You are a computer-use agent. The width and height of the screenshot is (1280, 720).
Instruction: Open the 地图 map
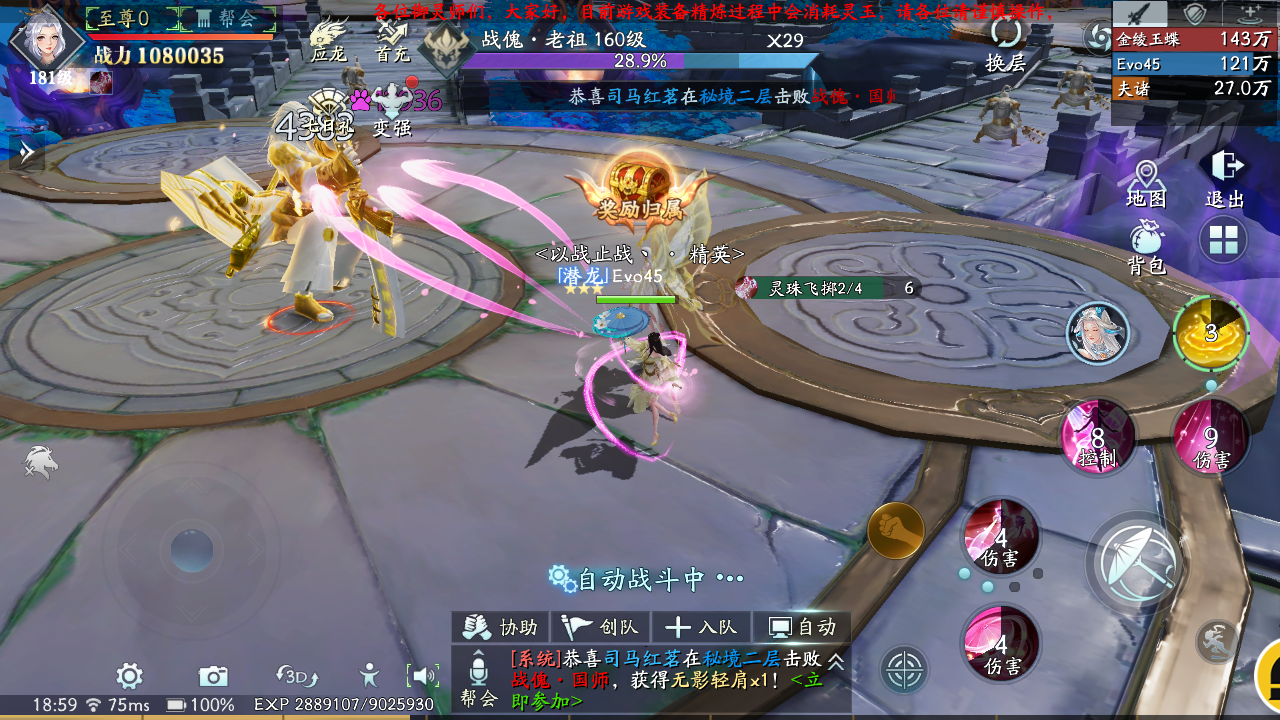click(x=1145, y=184)
